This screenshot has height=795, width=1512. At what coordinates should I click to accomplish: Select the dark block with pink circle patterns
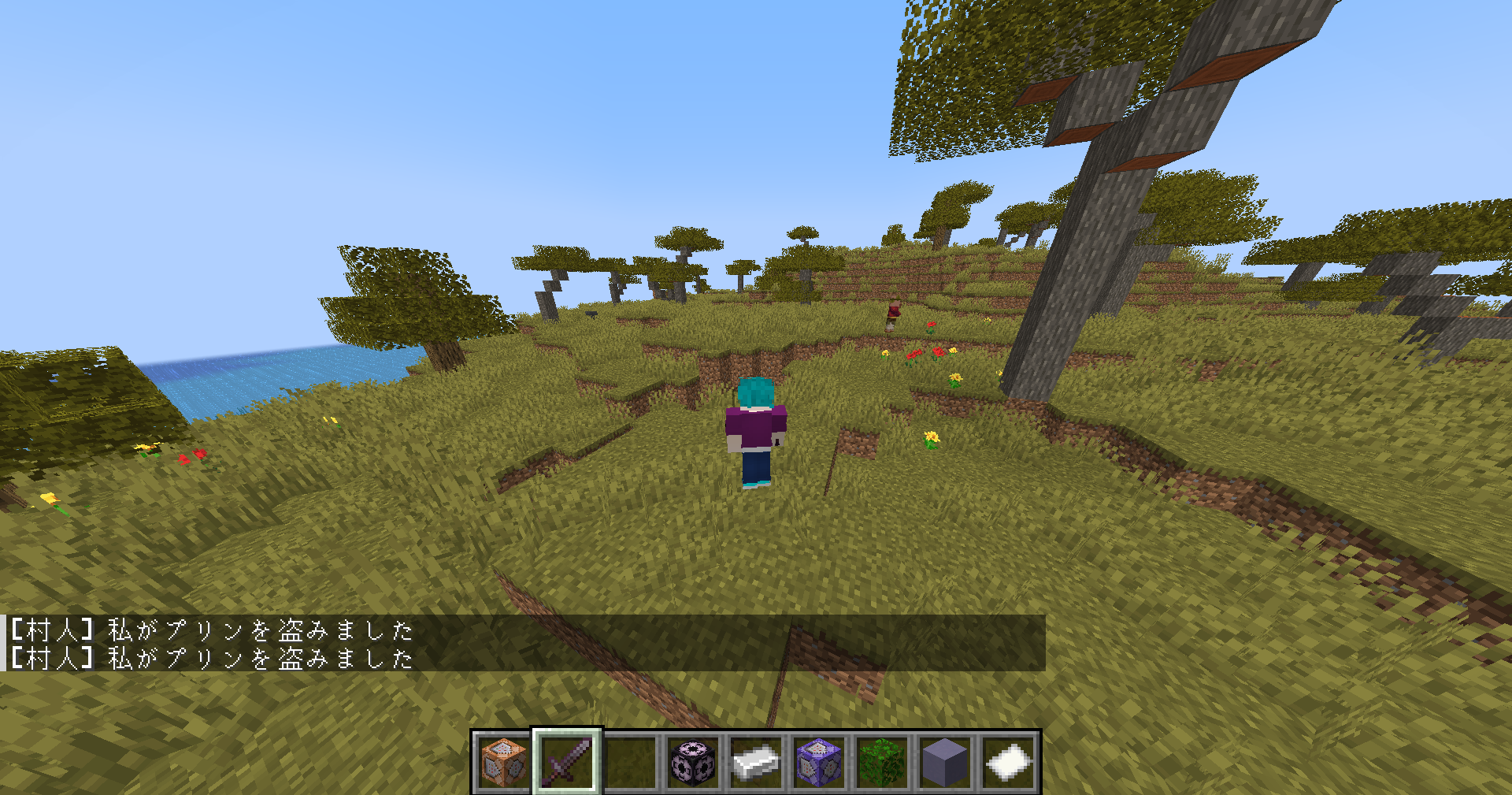point(691,761)
